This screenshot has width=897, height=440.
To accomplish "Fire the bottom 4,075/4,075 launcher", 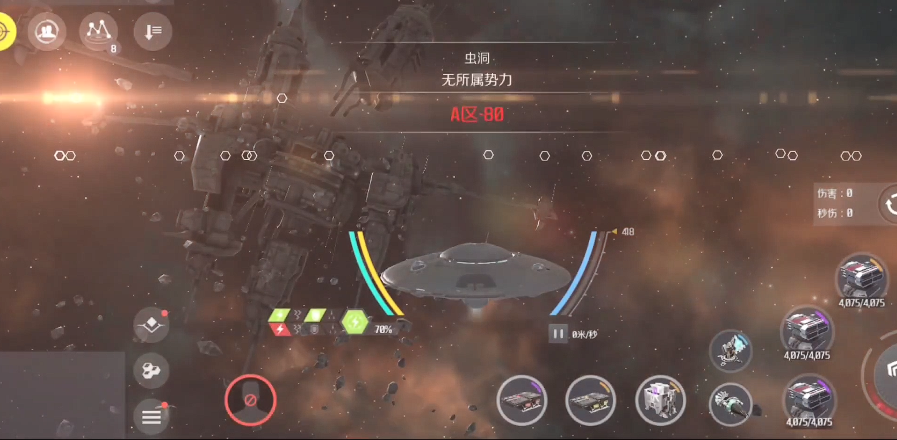I will (x=808, y=396).
